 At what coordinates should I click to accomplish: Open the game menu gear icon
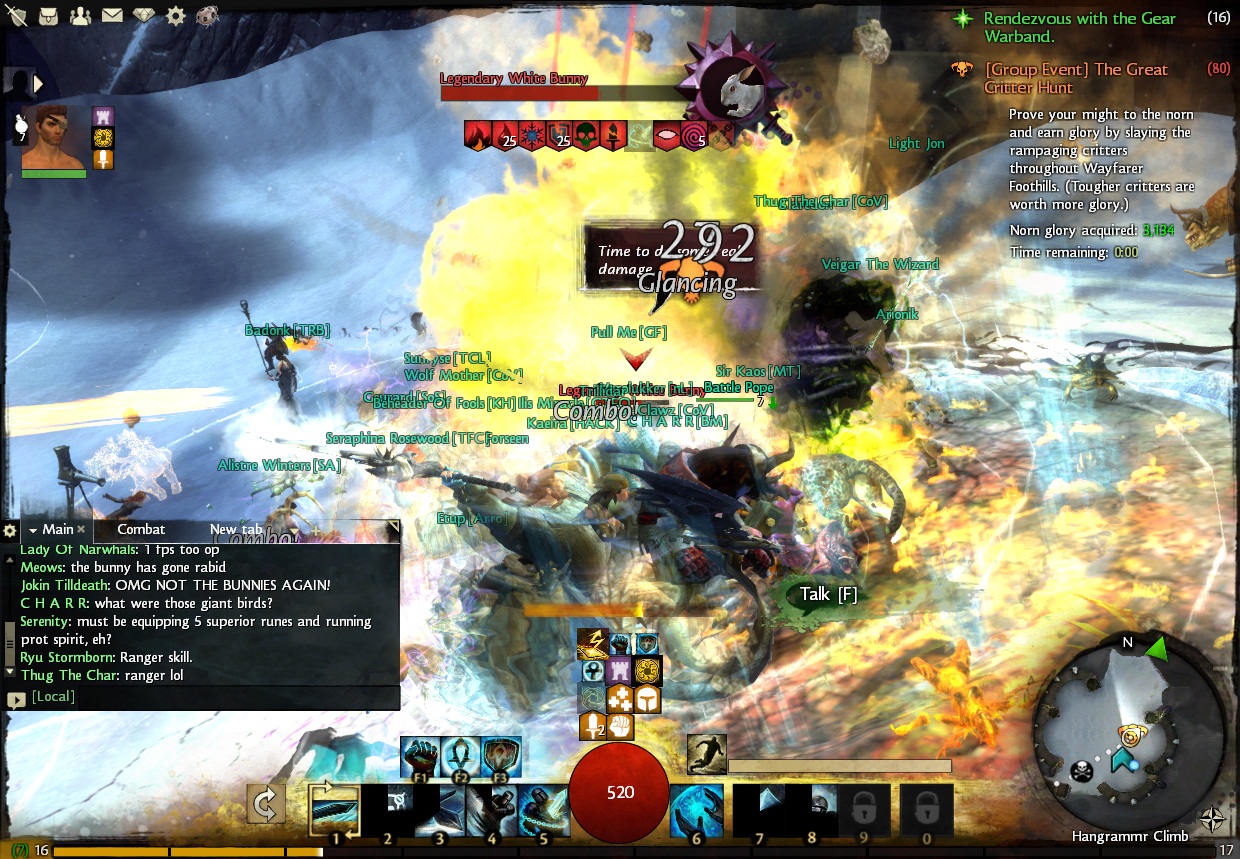point(176,15)
